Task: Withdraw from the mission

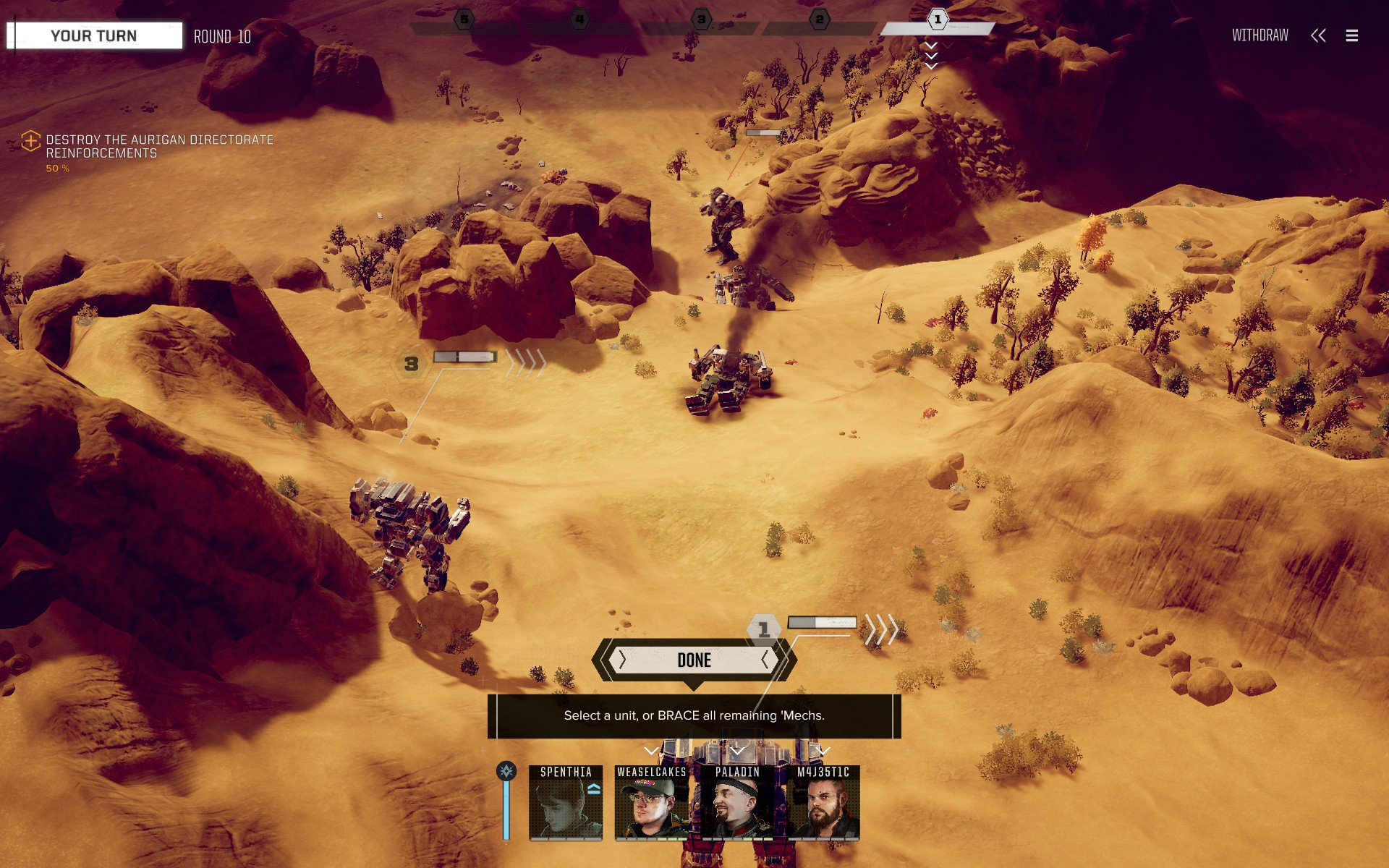Action: click(x=1260, y=35)
